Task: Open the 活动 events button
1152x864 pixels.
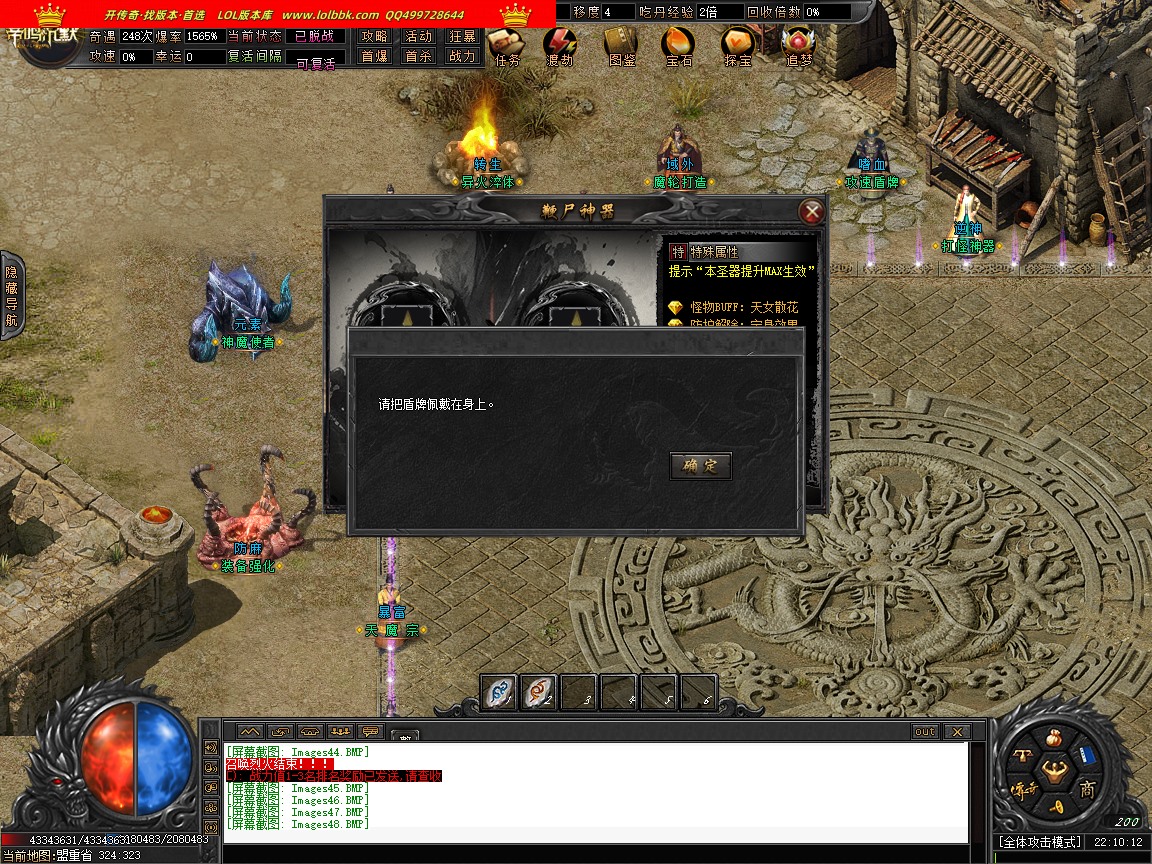Action: pos(418,36)
